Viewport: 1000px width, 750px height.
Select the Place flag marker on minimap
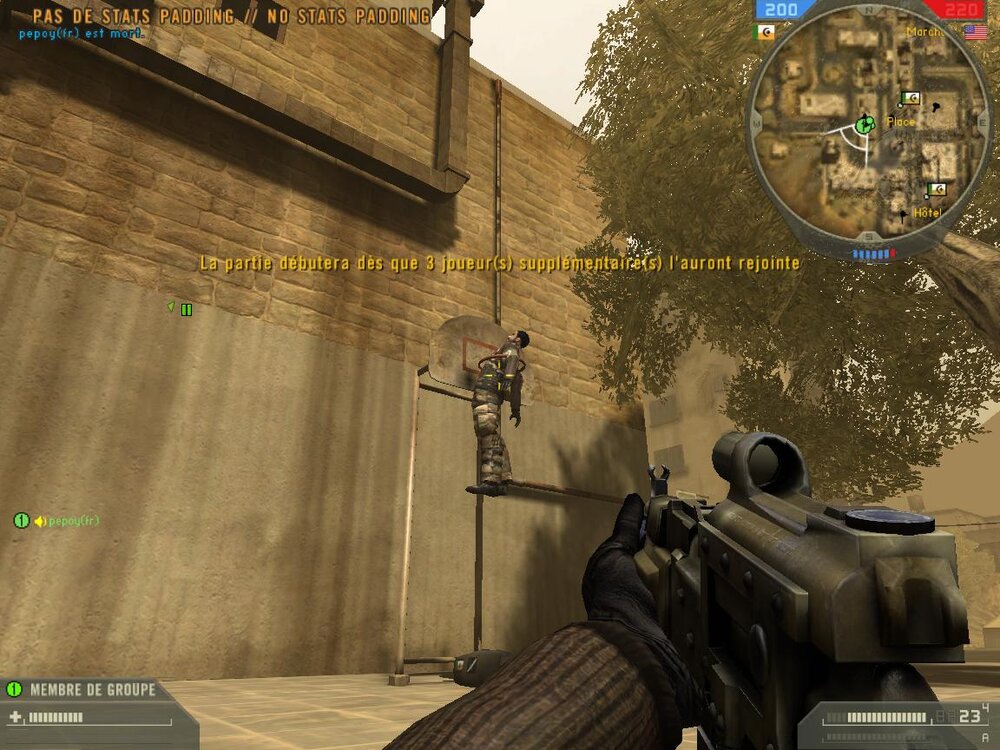[910, 98]
